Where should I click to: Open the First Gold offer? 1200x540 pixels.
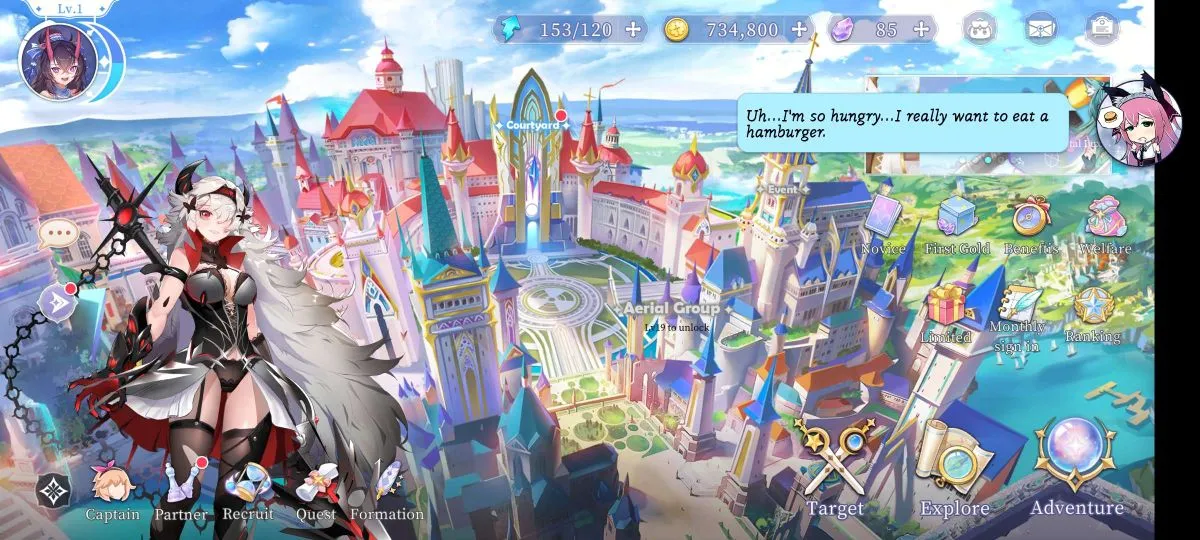(x=957, y=224)
